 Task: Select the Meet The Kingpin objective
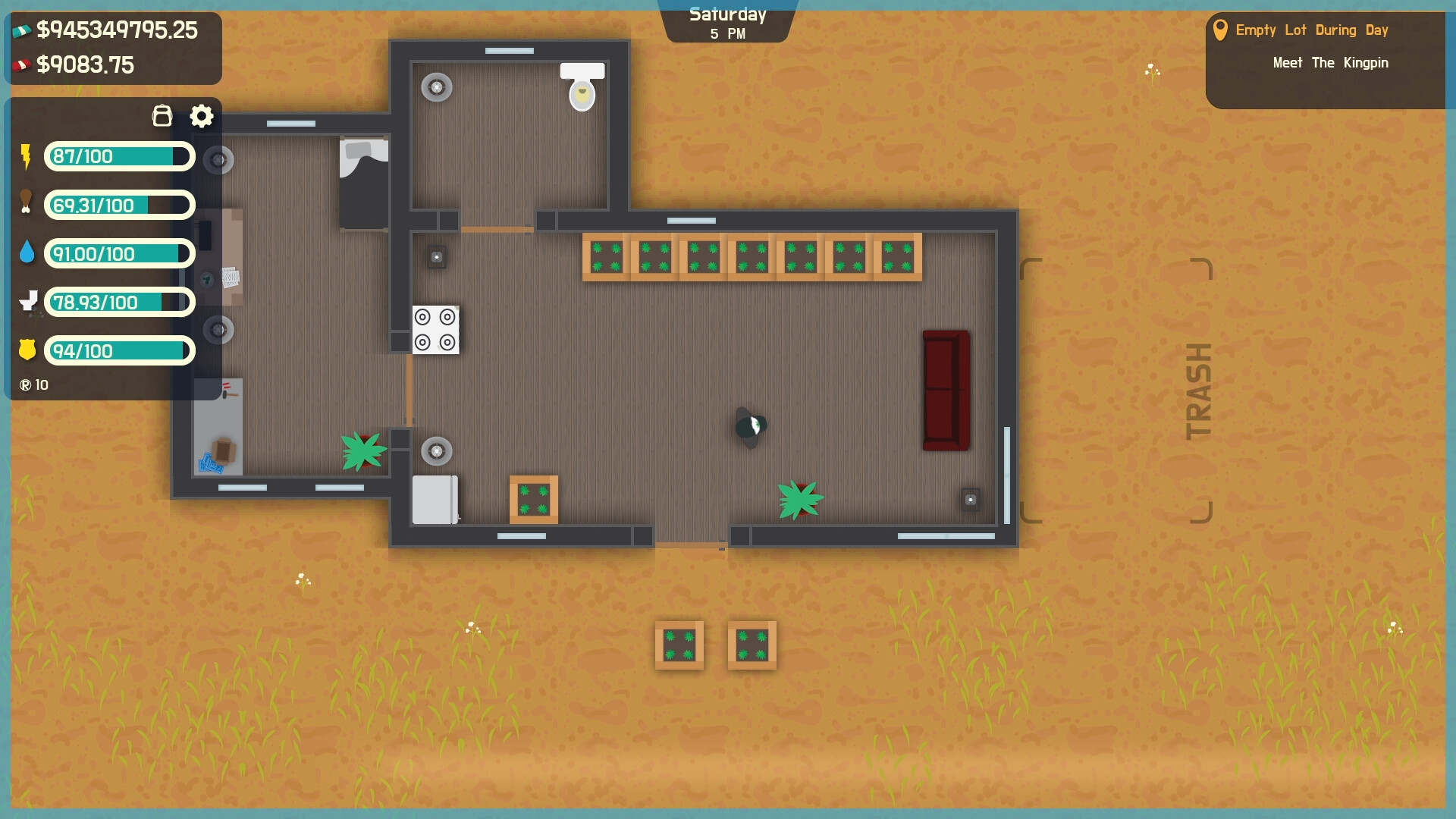click(x=1329, y=63)
